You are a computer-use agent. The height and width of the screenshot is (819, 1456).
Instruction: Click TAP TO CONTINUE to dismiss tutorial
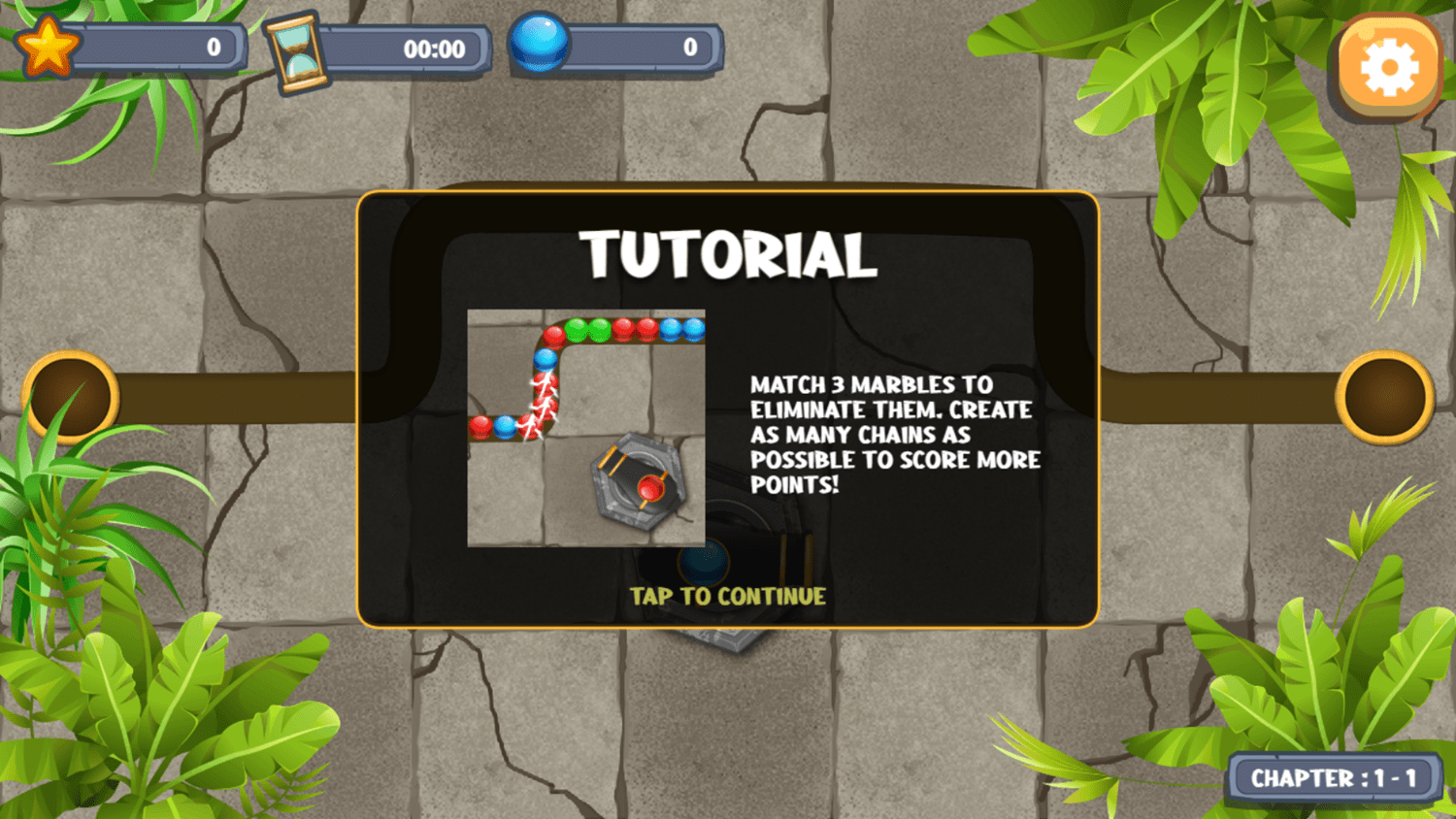tap(728, 597)
